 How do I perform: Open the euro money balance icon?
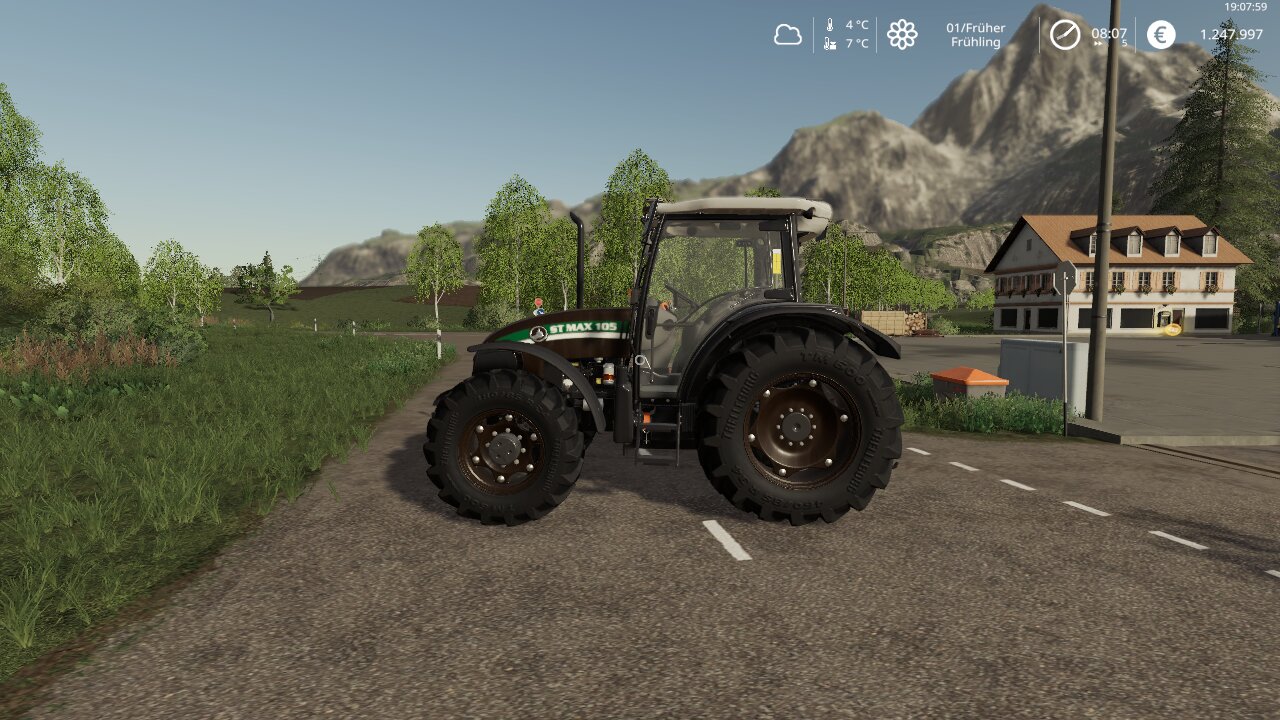(x=1161, y=35)
